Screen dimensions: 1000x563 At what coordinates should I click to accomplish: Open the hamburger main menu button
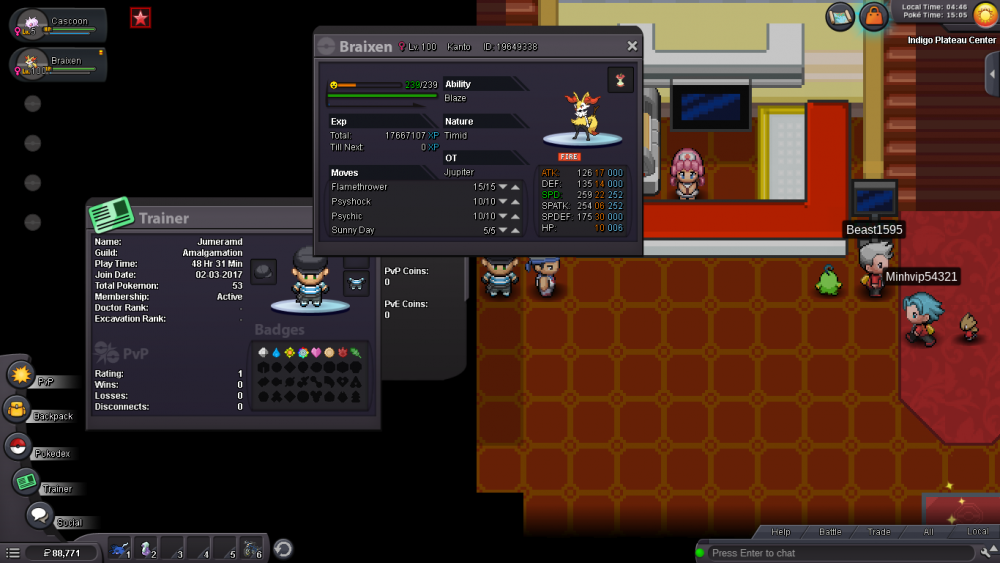coord(13,553)
